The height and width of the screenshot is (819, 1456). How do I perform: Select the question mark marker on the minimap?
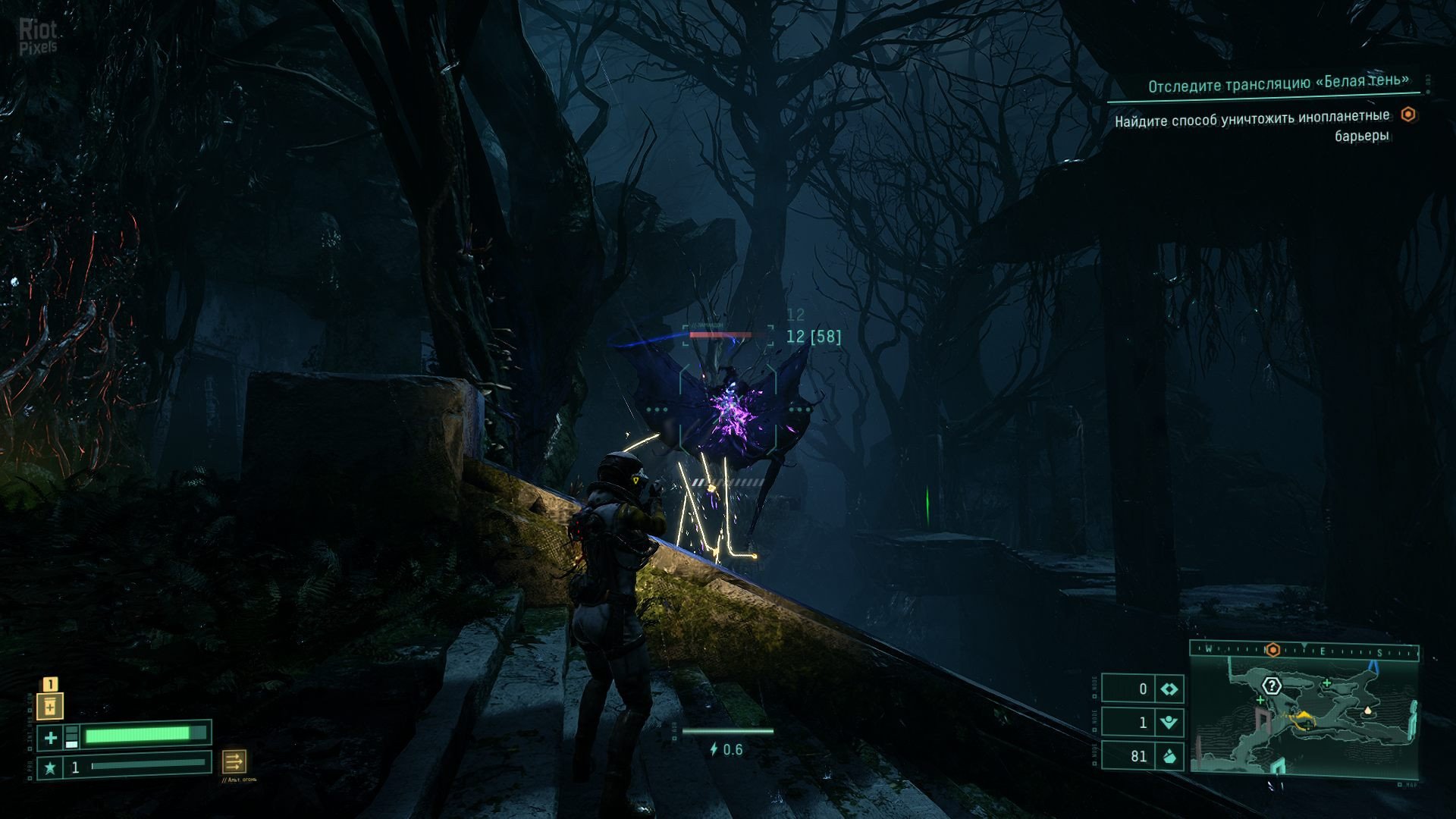1272,686
